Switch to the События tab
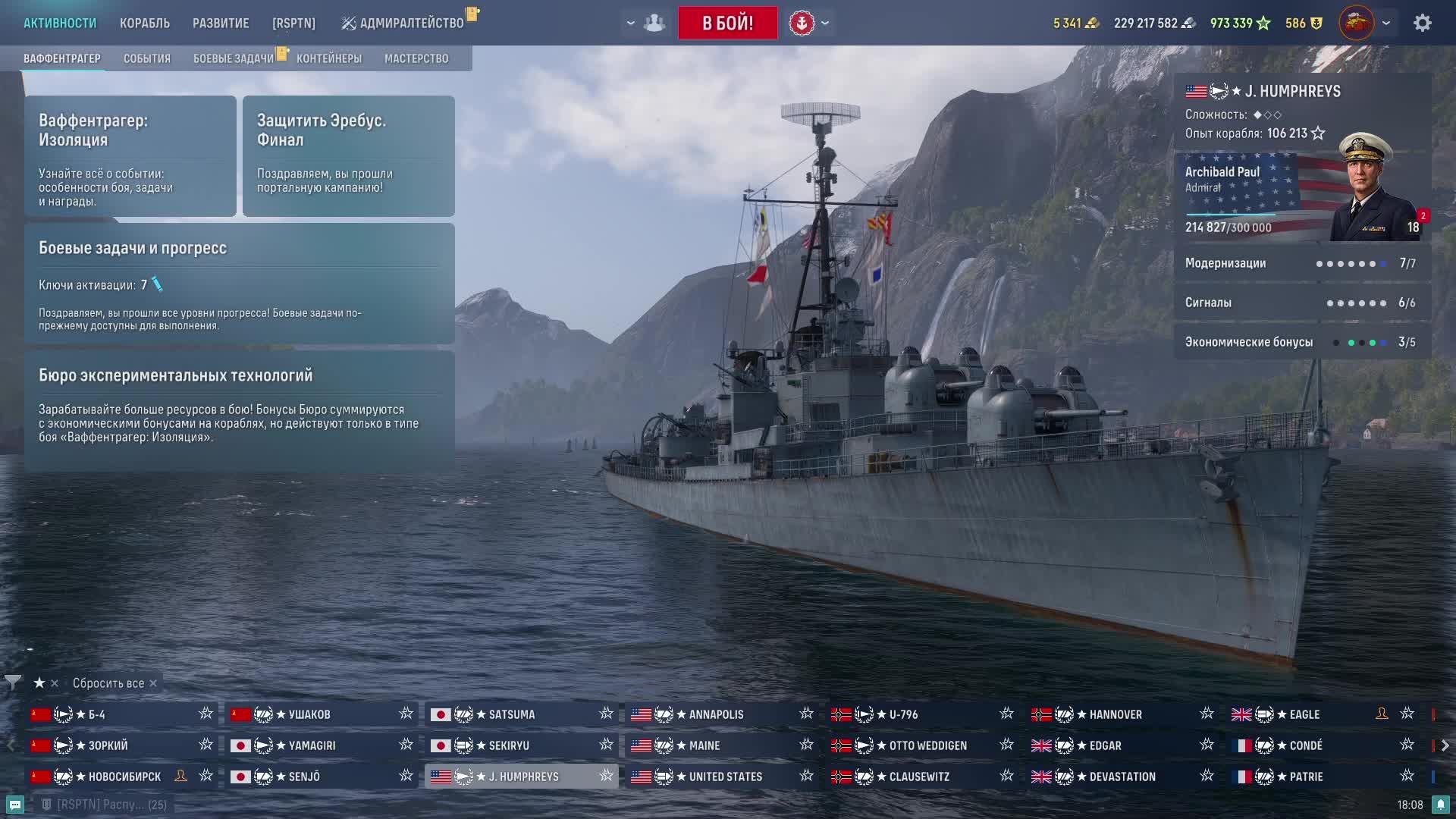Image resolution: width=1456 pixels, height=819 pixels. pyautogui.click(x=147, y=58)
